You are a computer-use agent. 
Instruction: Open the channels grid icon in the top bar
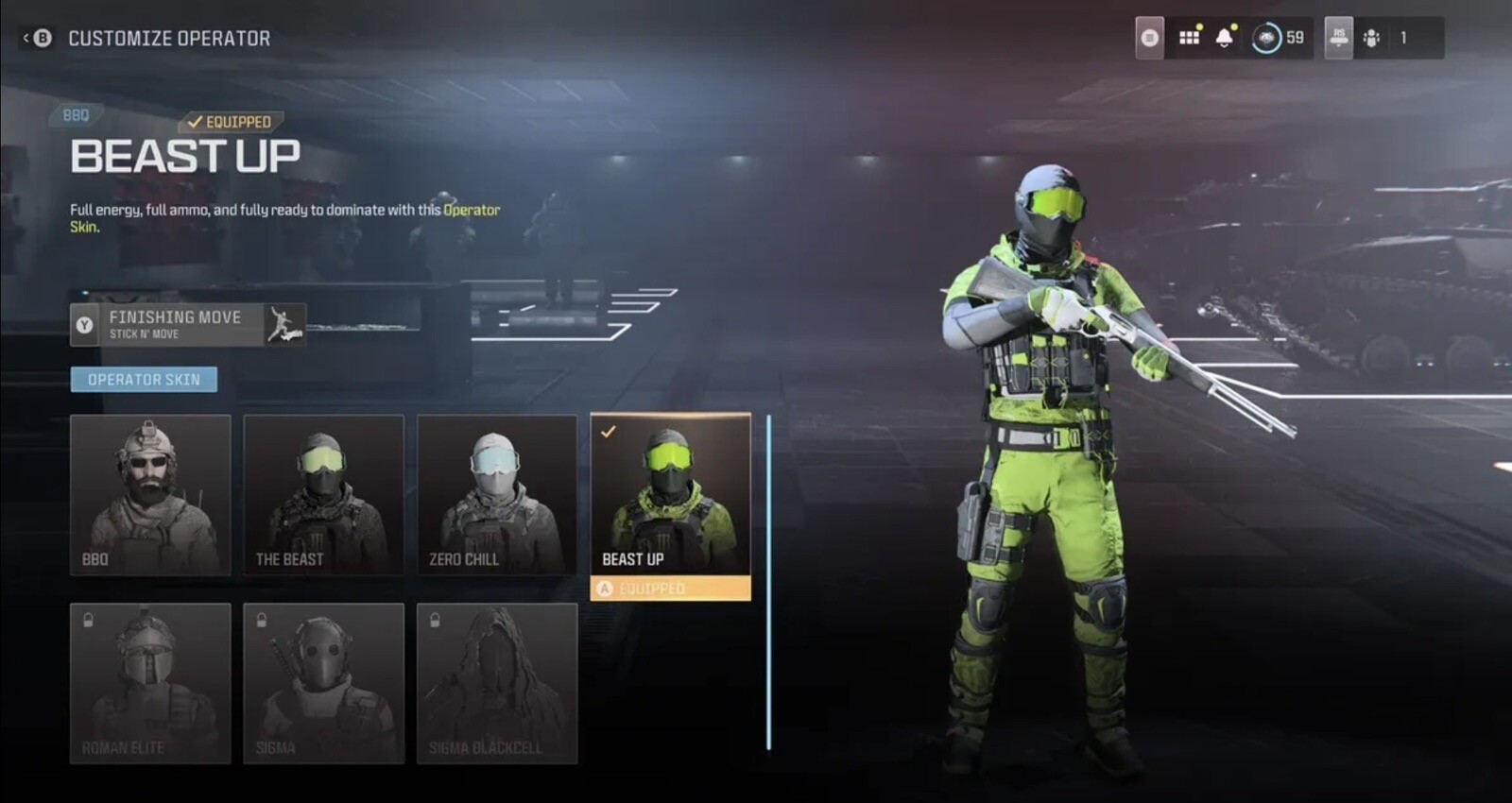1188,37
